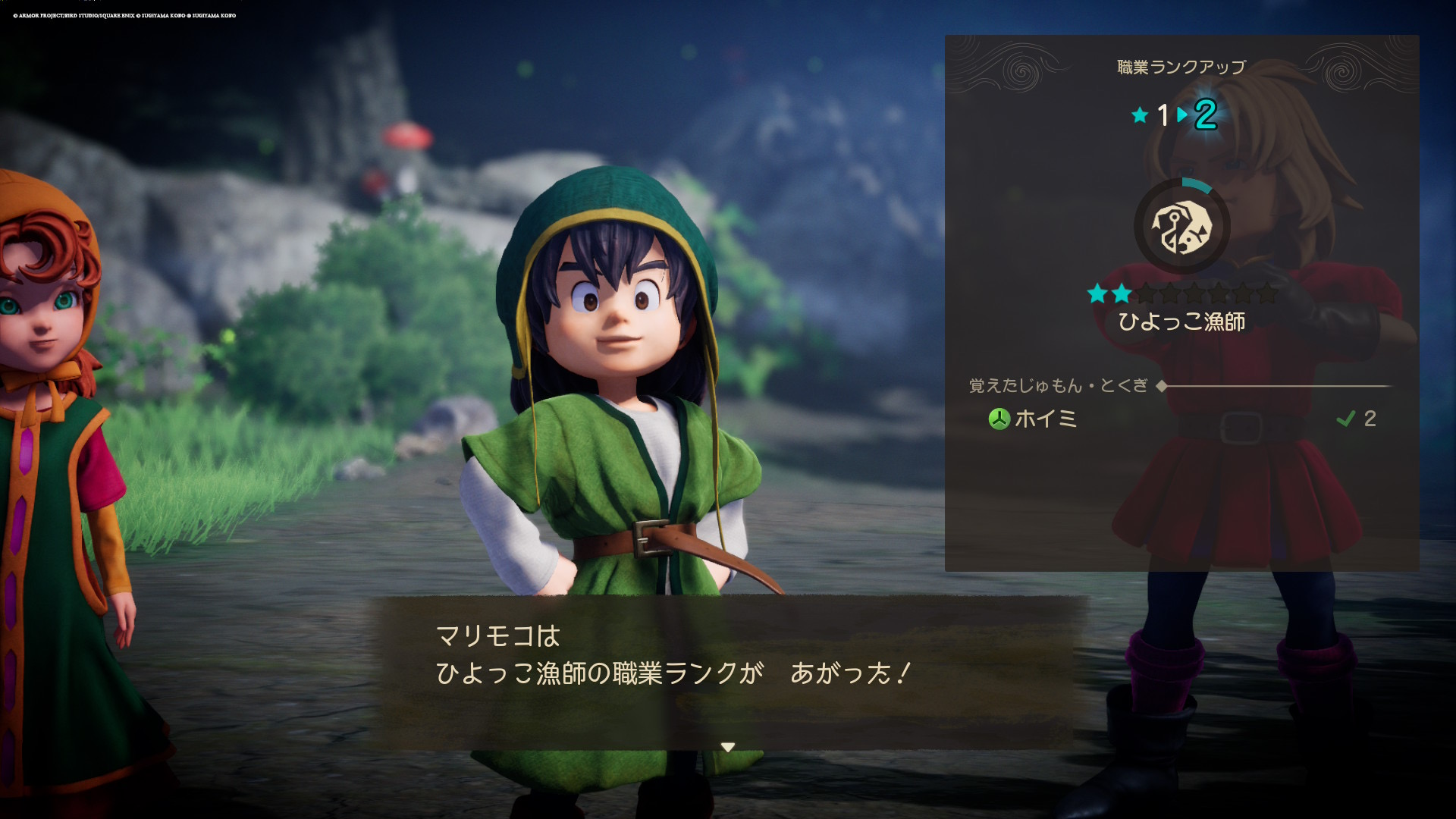Image resolution: width=1456 pixels, height=819 pixels.
Task: Click the fisherman vocation emblem icon
Action: pos(1181,227)
